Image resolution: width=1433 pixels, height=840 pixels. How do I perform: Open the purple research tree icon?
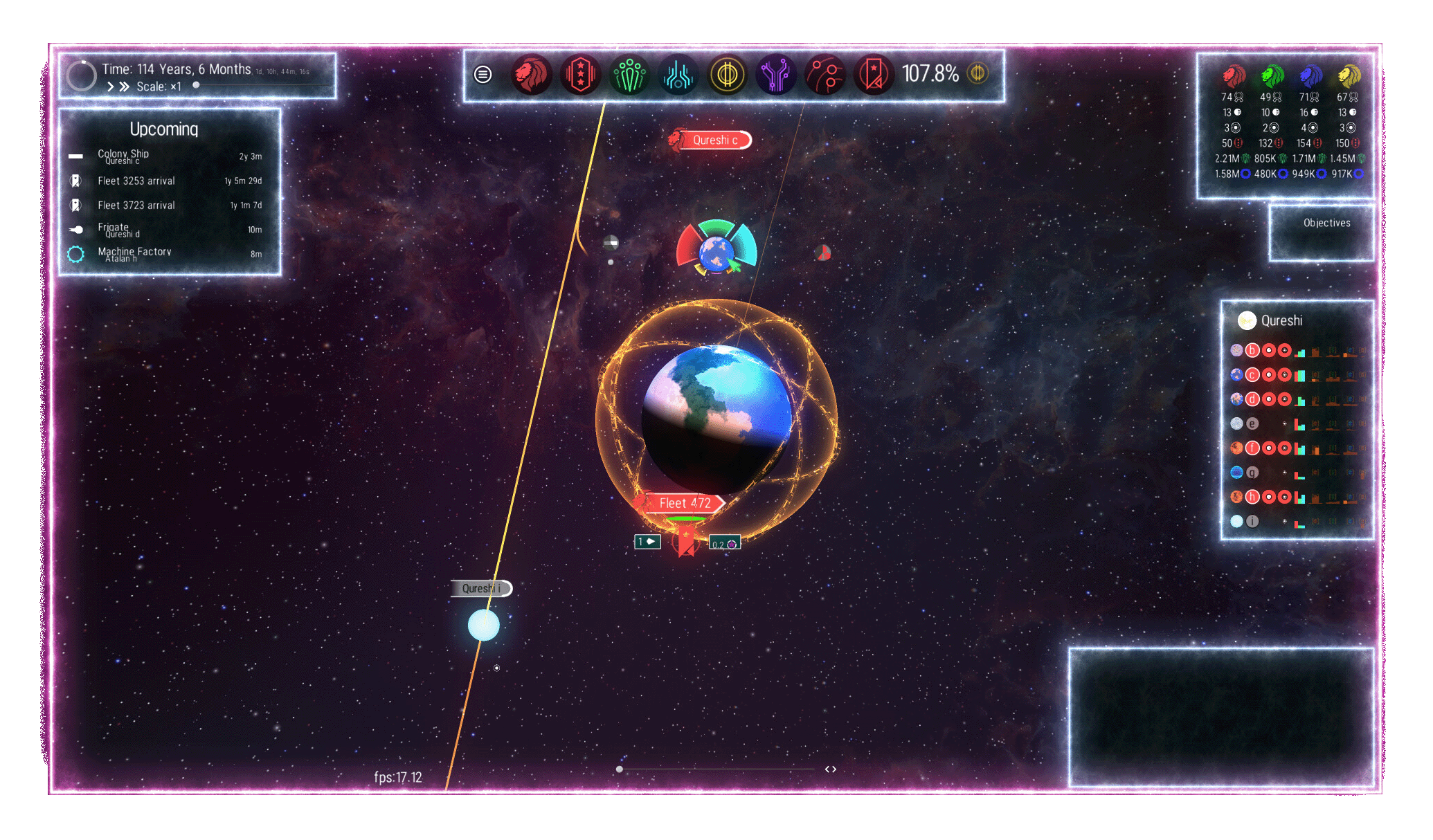(776, 74)
